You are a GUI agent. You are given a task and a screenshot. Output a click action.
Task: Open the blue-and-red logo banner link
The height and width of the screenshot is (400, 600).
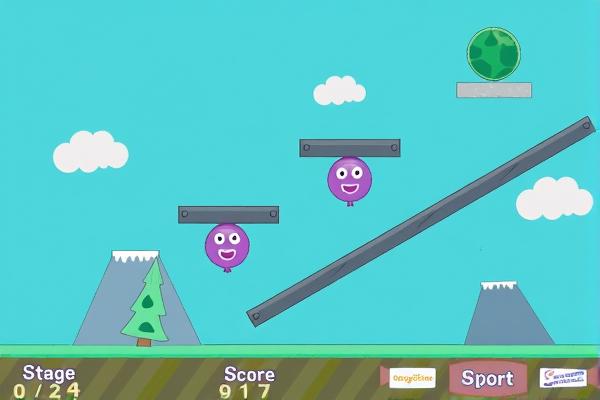coord(562,378)
